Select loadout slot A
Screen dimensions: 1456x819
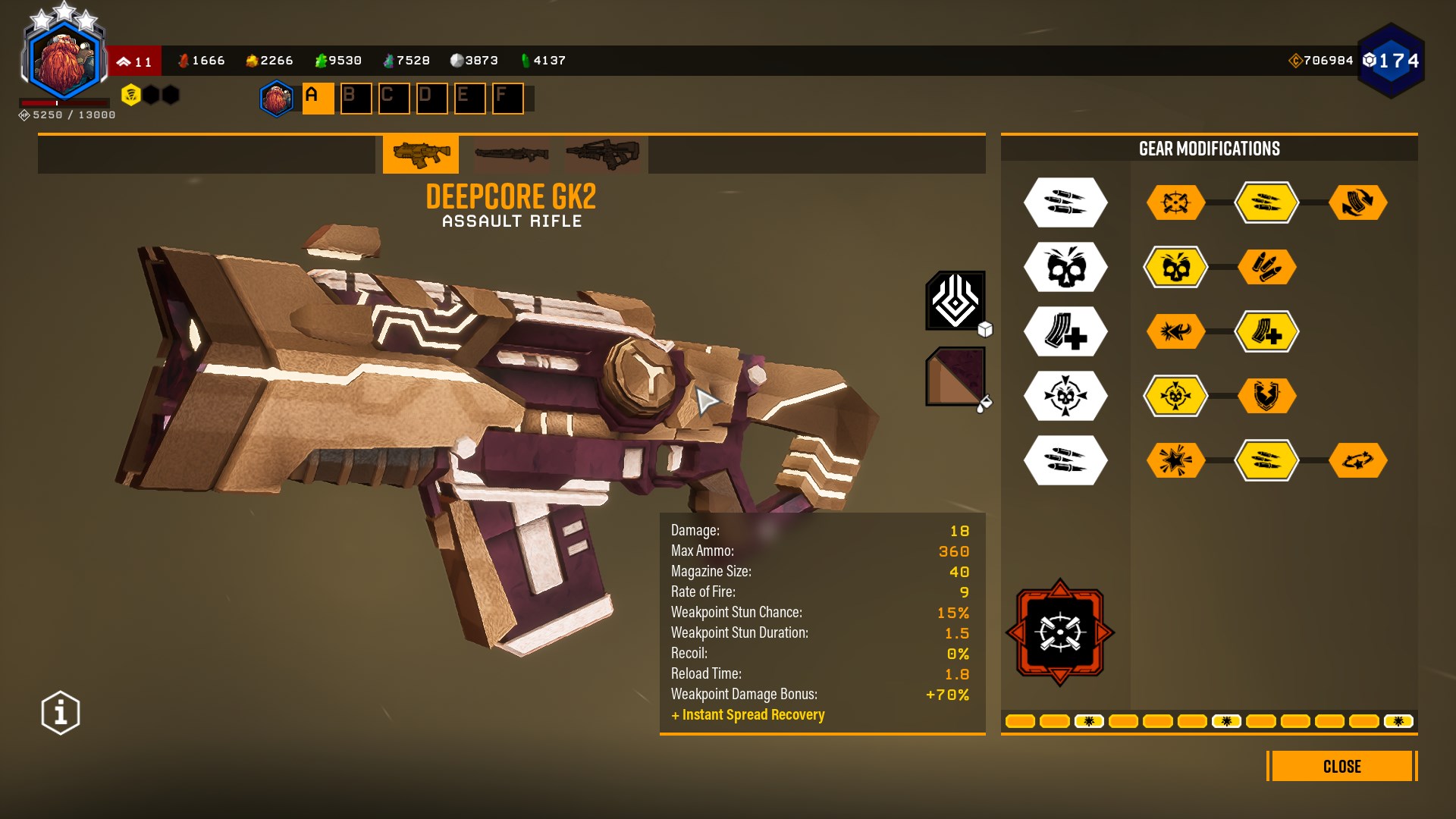[x=318, y=99]
